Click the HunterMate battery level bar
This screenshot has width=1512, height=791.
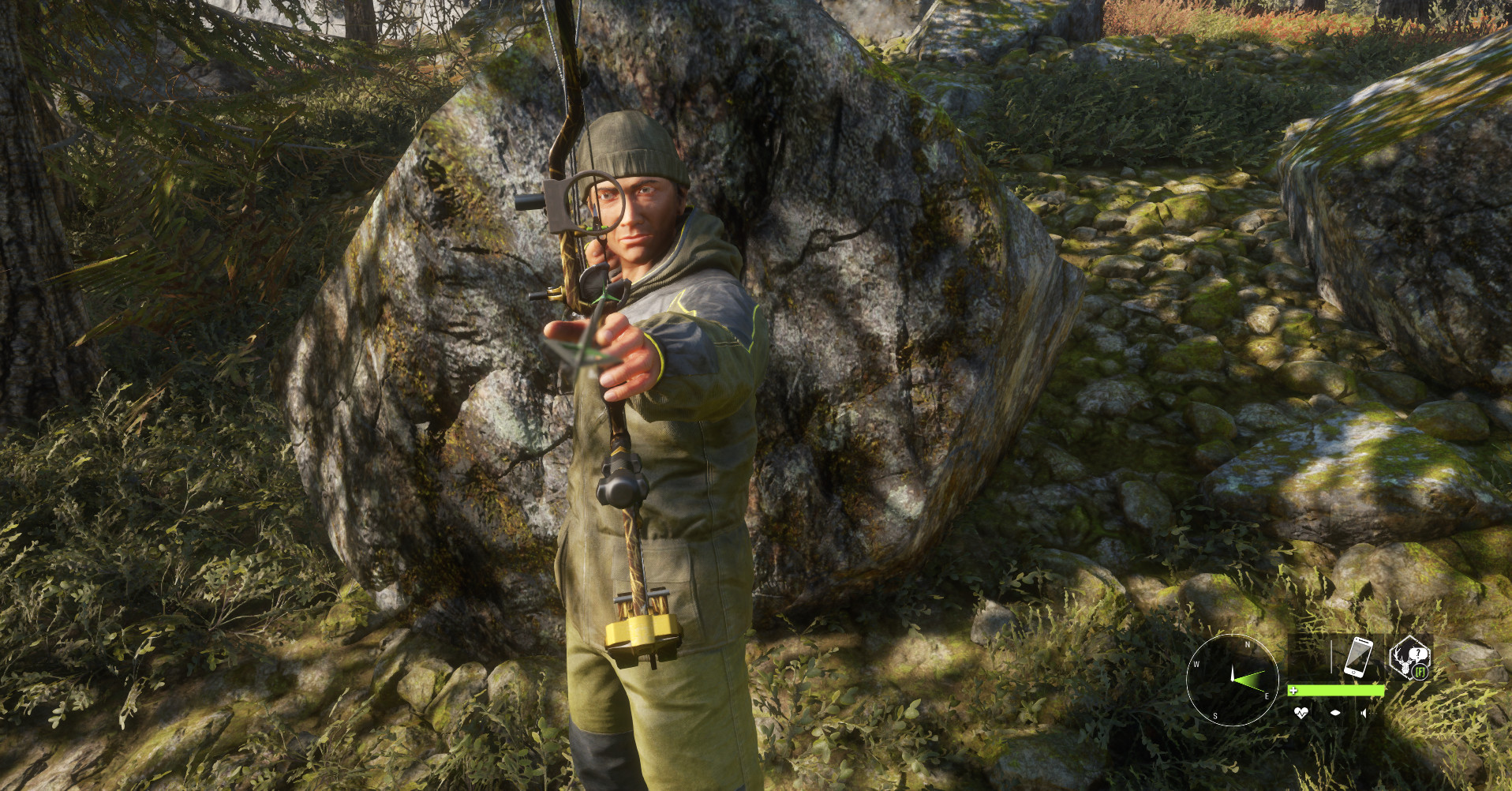point(1331,656)
